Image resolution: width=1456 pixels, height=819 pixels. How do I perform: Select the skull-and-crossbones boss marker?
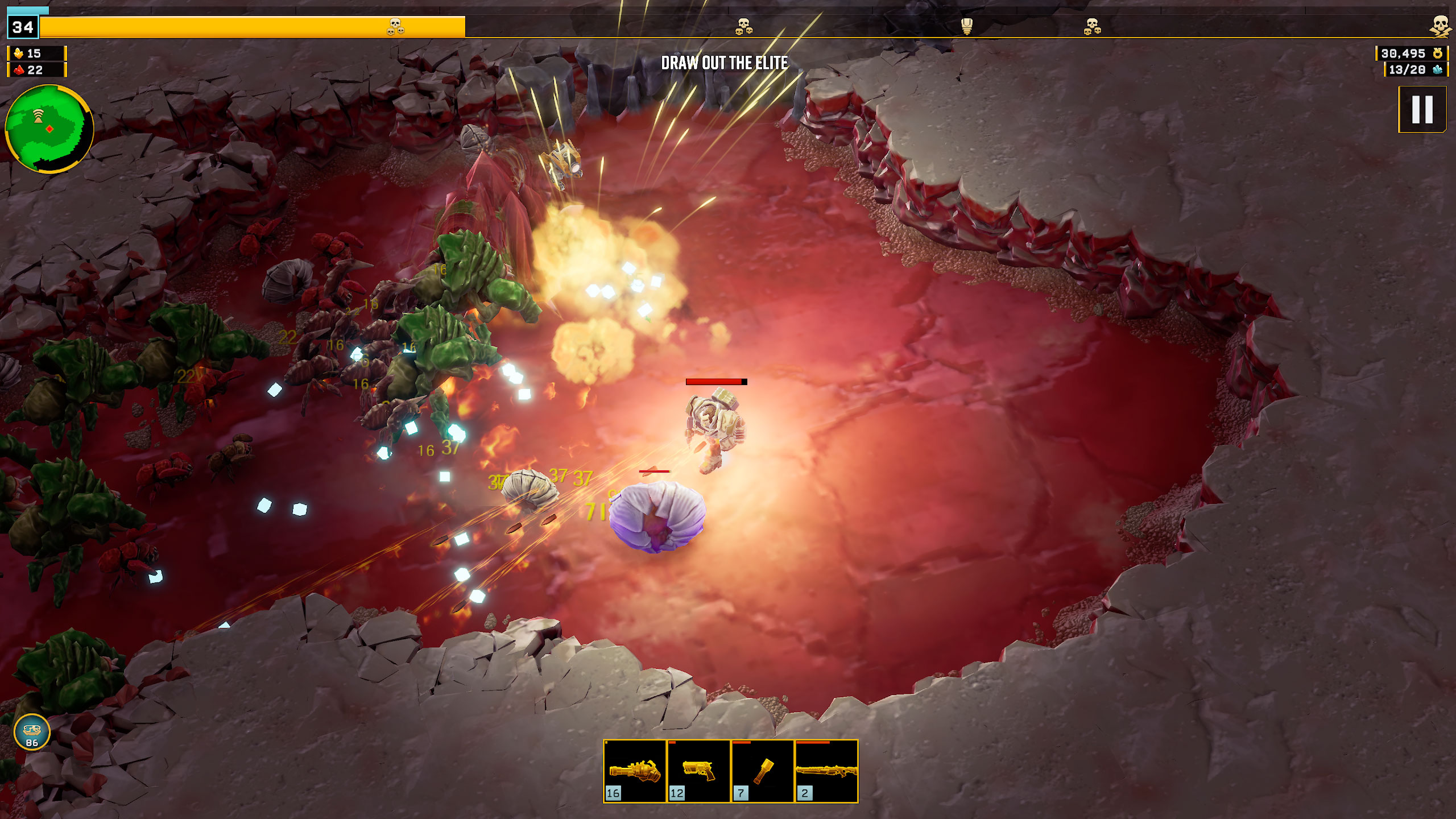tap(1440, 26)
